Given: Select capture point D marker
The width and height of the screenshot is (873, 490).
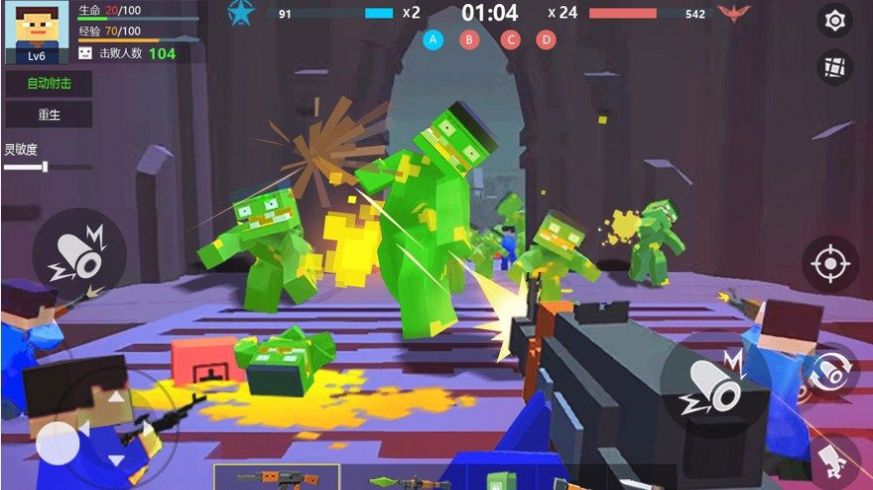Looking at the screenshot, I should pyautogui.click(x=545, y=40).
